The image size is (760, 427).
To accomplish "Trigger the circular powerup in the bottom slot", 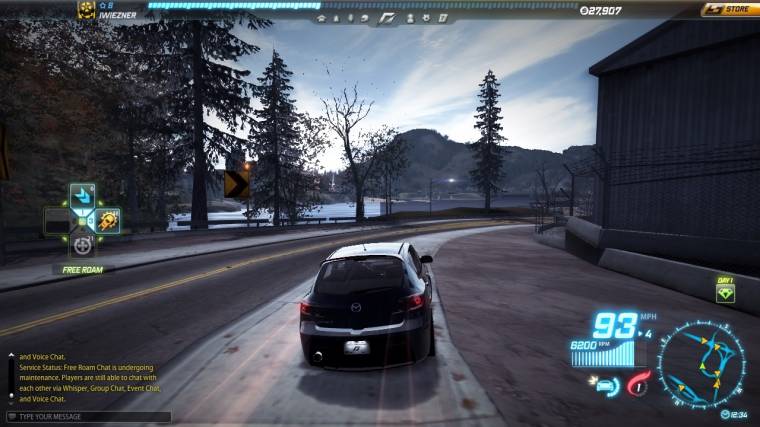I will click(82, 244).
